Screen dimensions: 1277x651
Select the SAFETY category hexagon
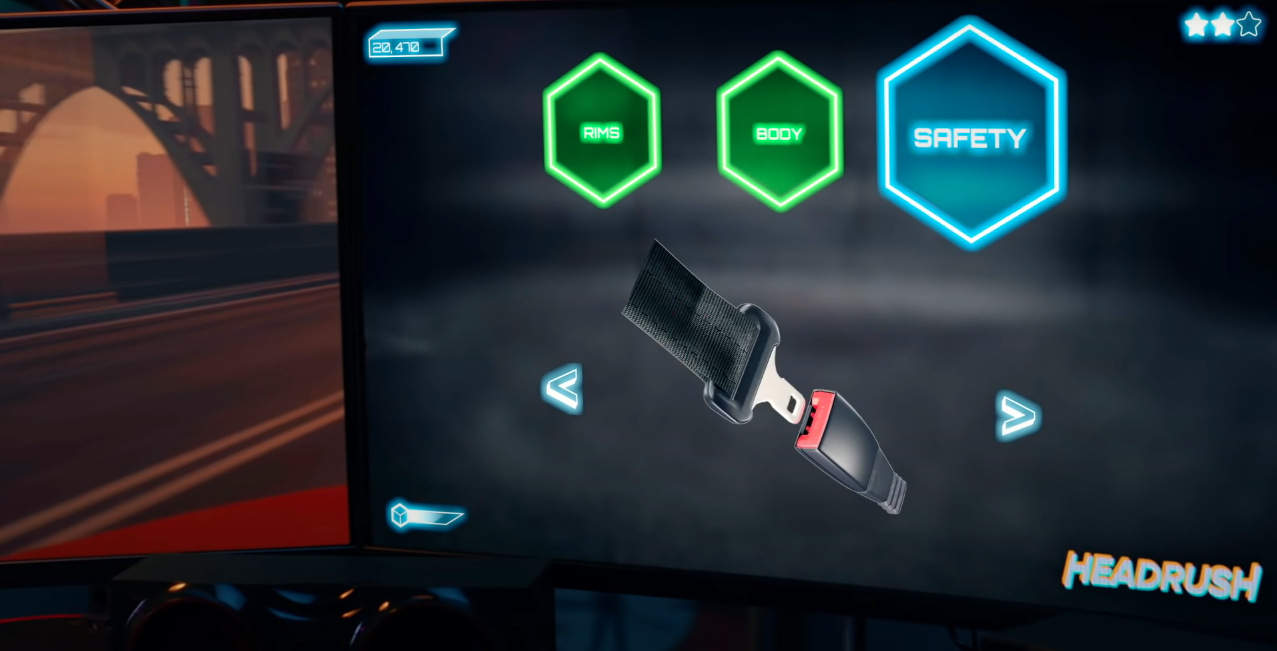[x=970, y=137]
